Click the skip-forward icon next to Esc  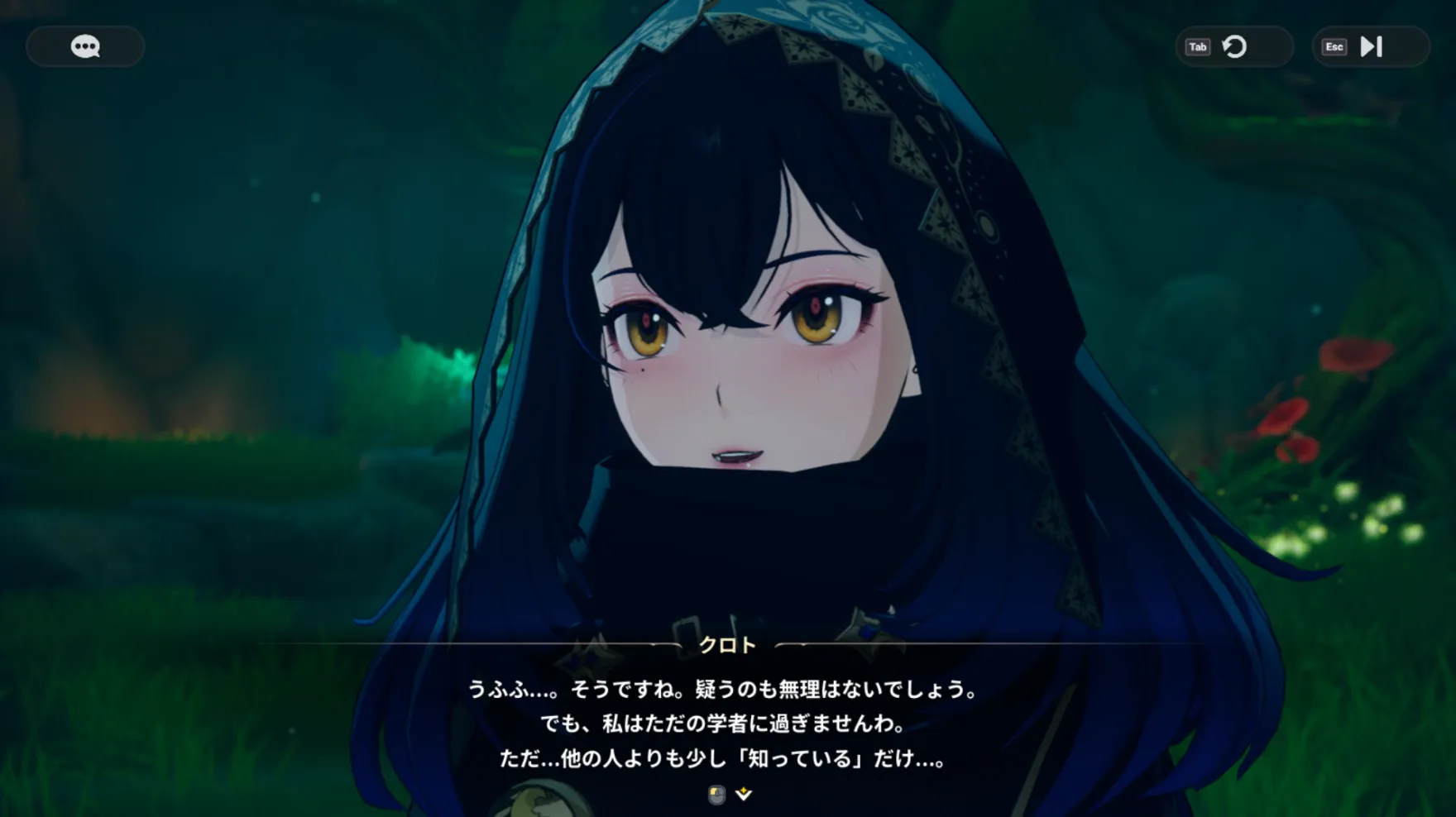1372,47
